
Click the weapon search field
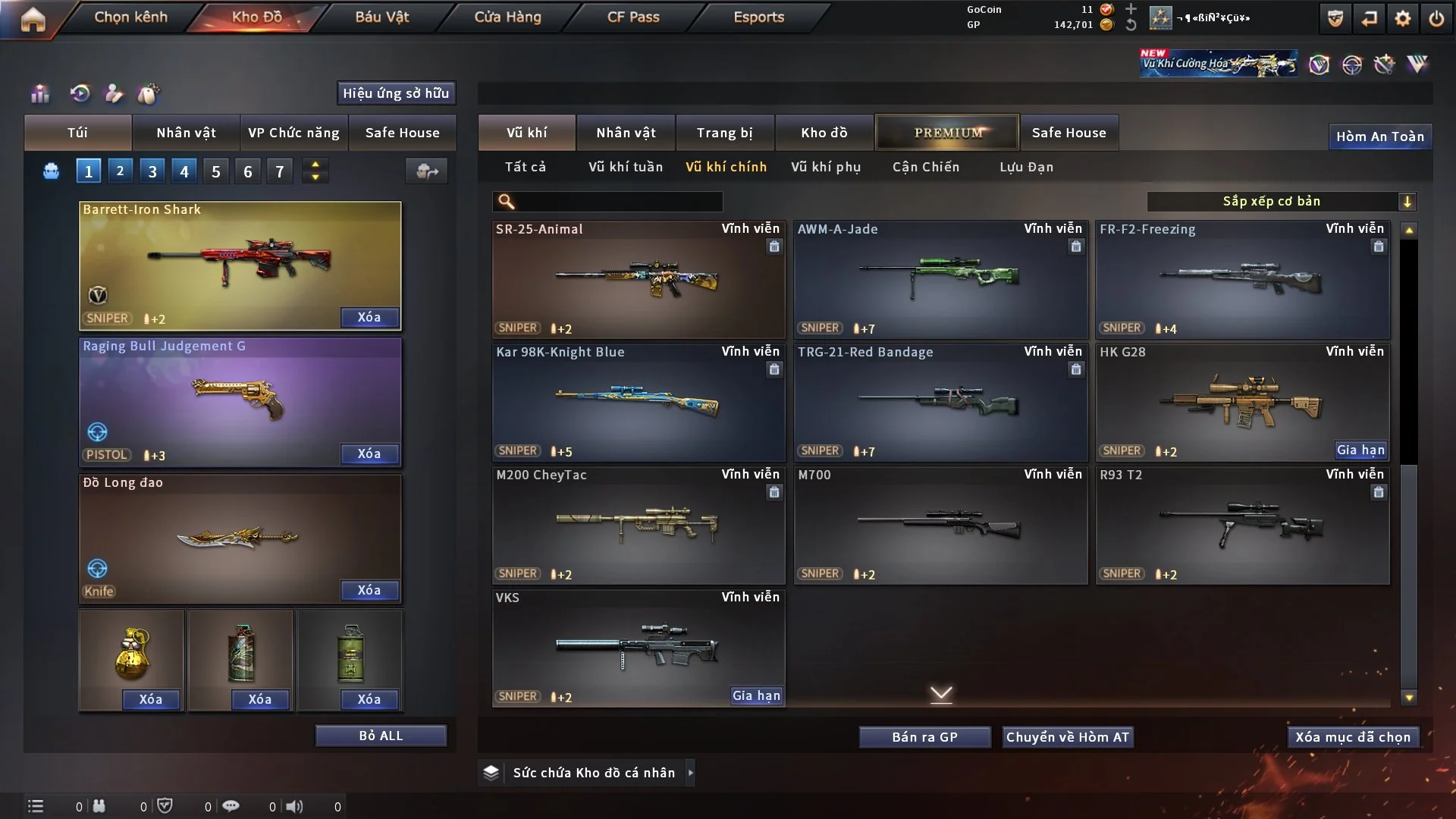point(618,202)
